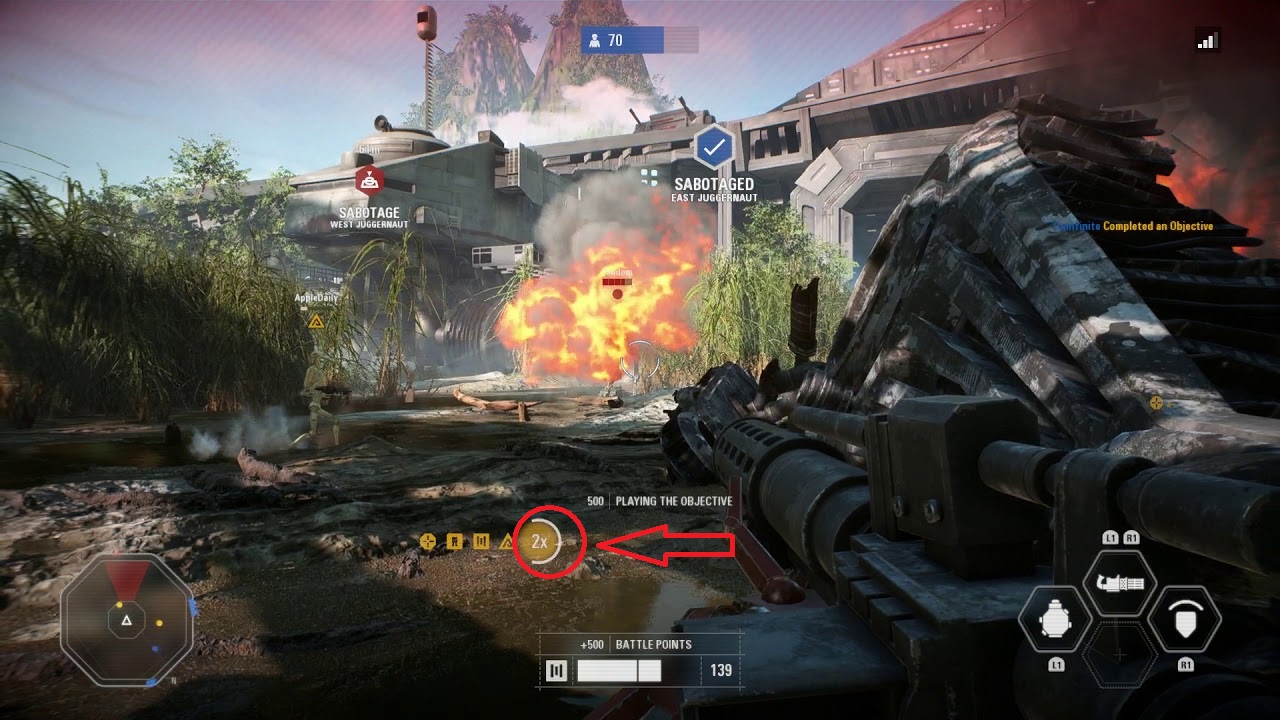Click the yellow crosshair bonus icon
This screenshot has height=720, width=1280.
coord(428,542)
